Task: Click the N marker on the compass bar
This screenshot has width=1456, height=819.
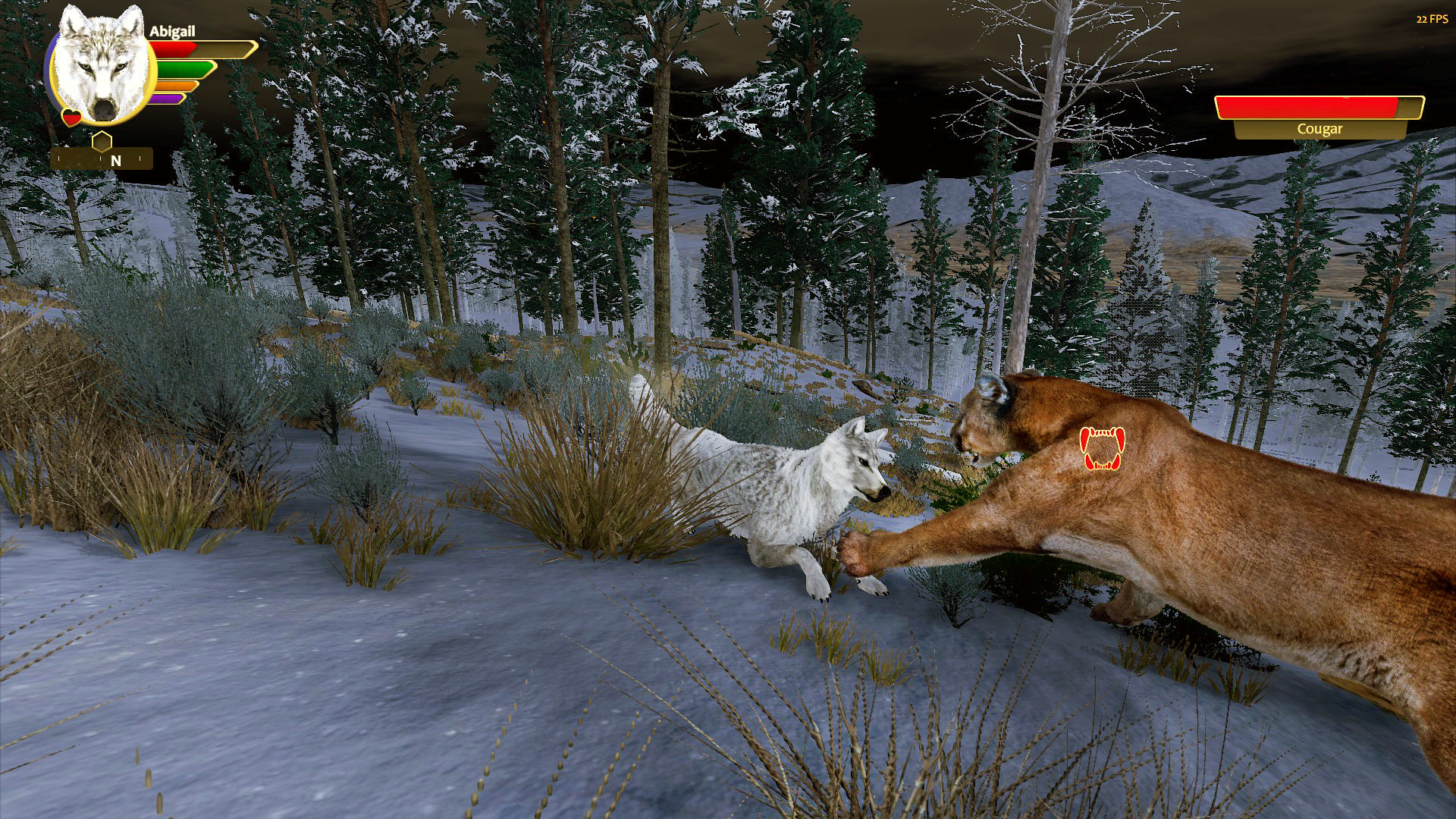Action: (x=115, y=160)
